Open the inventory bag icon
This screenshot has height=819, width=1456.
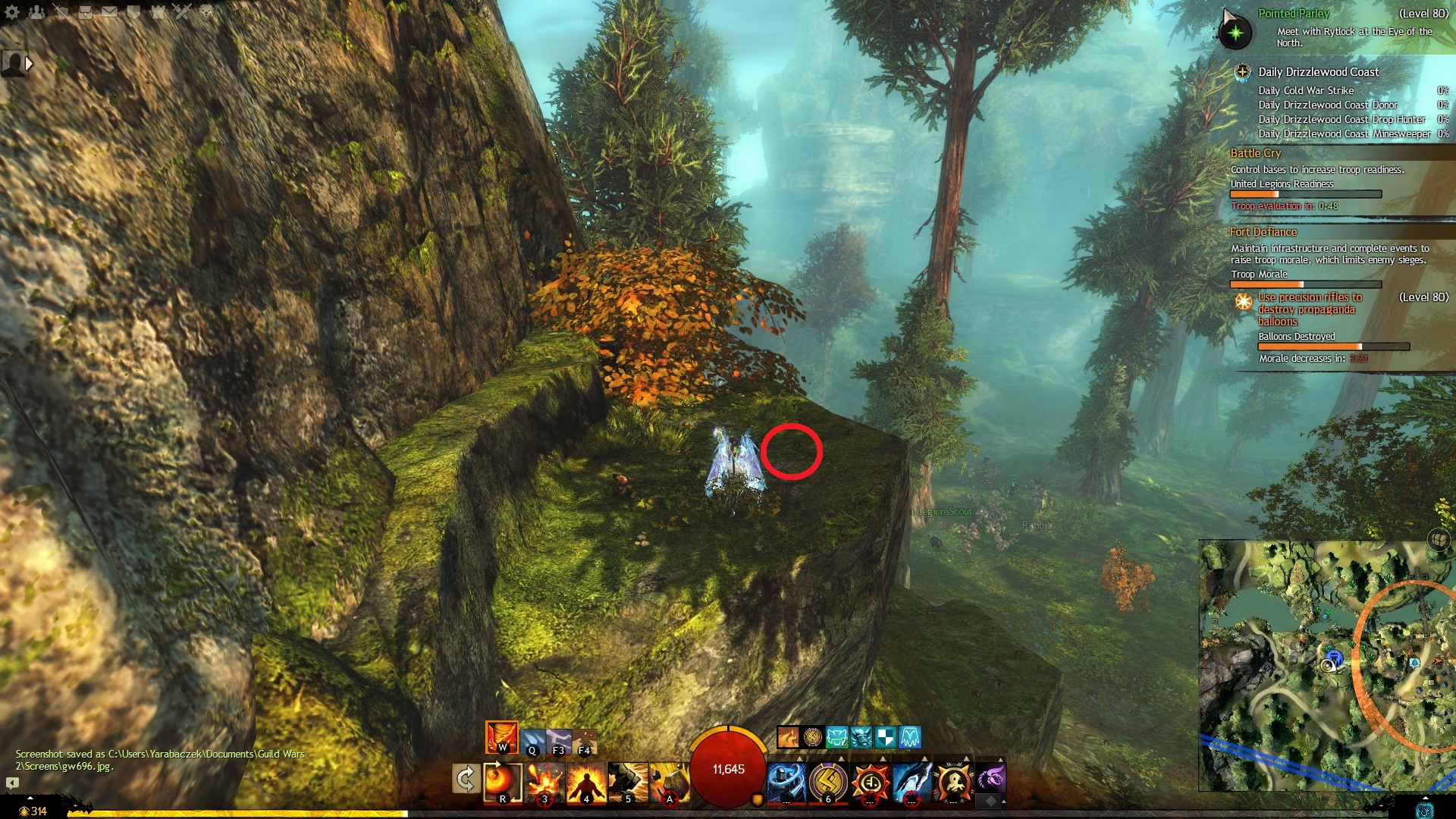point(86,12)
